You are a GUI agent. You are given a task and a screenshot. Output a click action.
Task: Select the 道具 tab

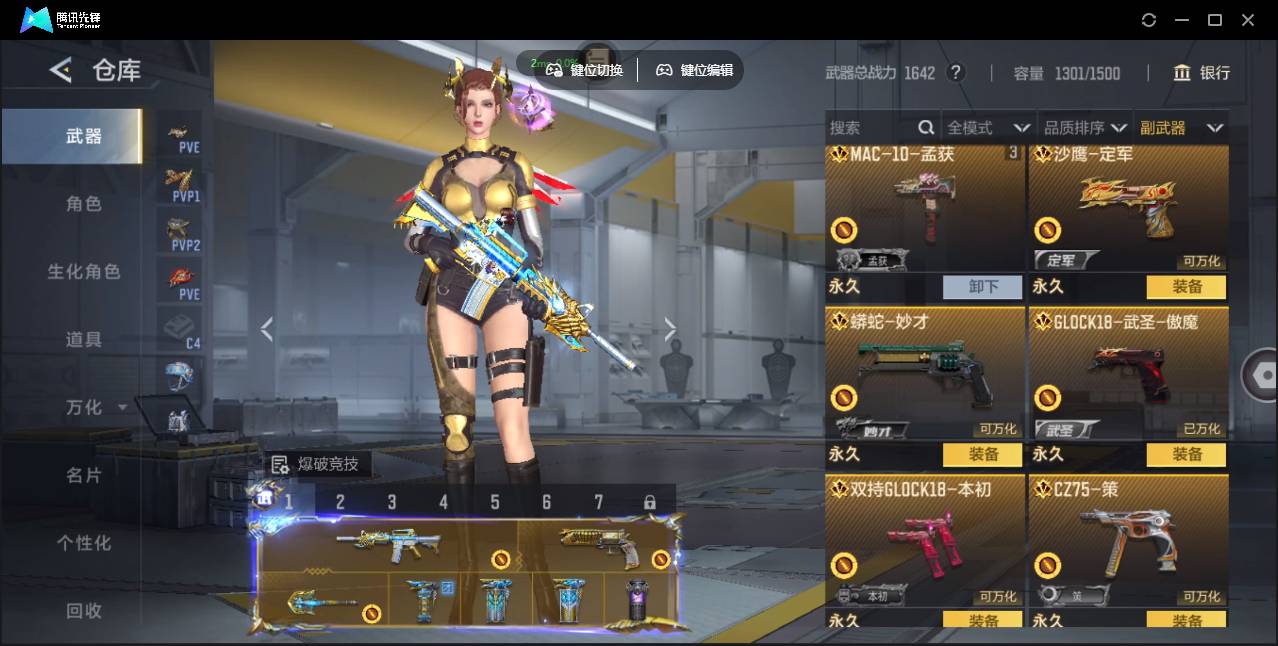coord(84,340)
